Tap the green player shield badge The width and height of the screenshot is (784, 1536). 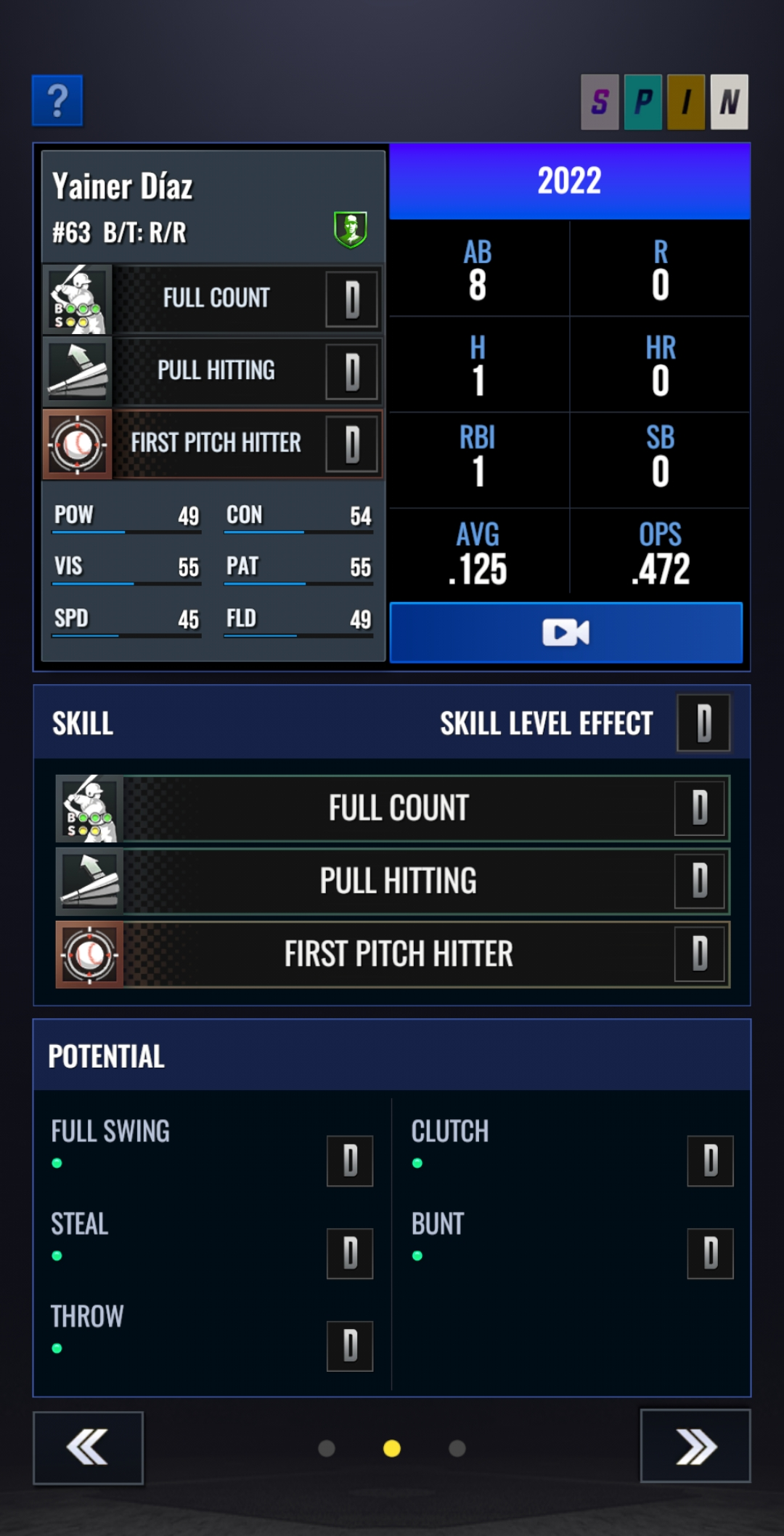[x=351, y=229]
